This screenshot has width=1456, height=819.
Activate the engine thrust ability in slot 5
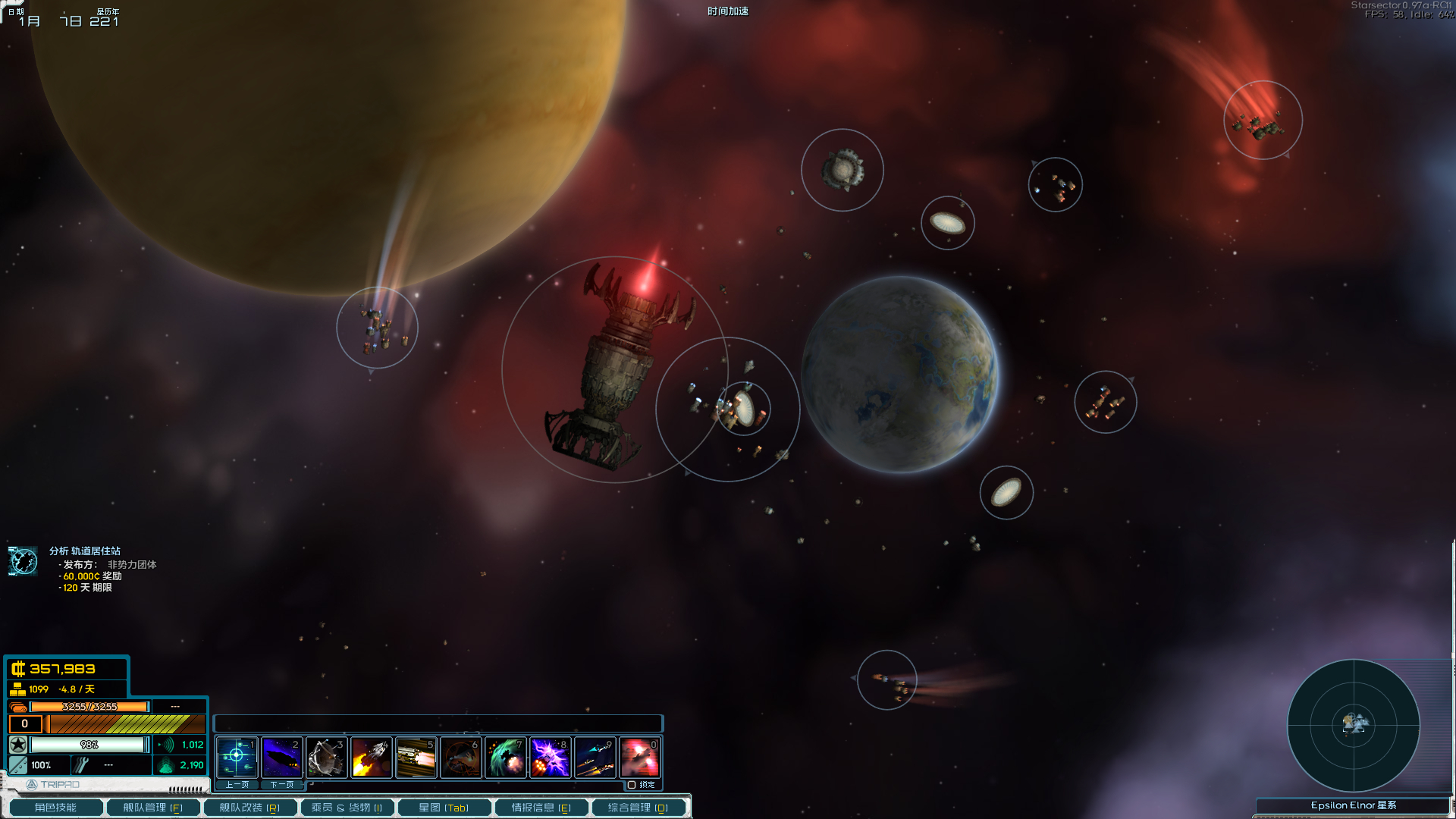(416, 757)
